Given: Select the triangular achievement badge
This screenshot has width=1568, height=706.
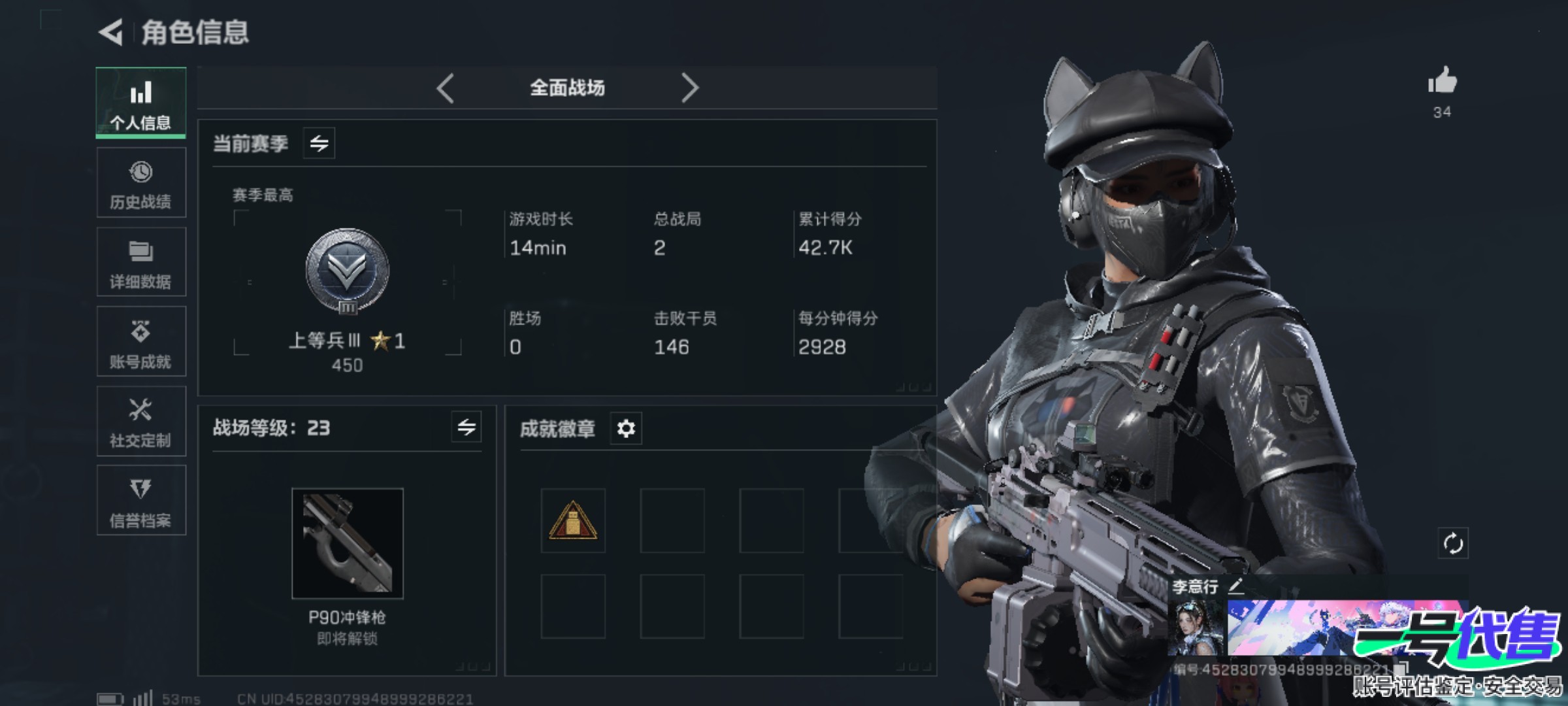Looking at the screenshot, I should 573,520.
